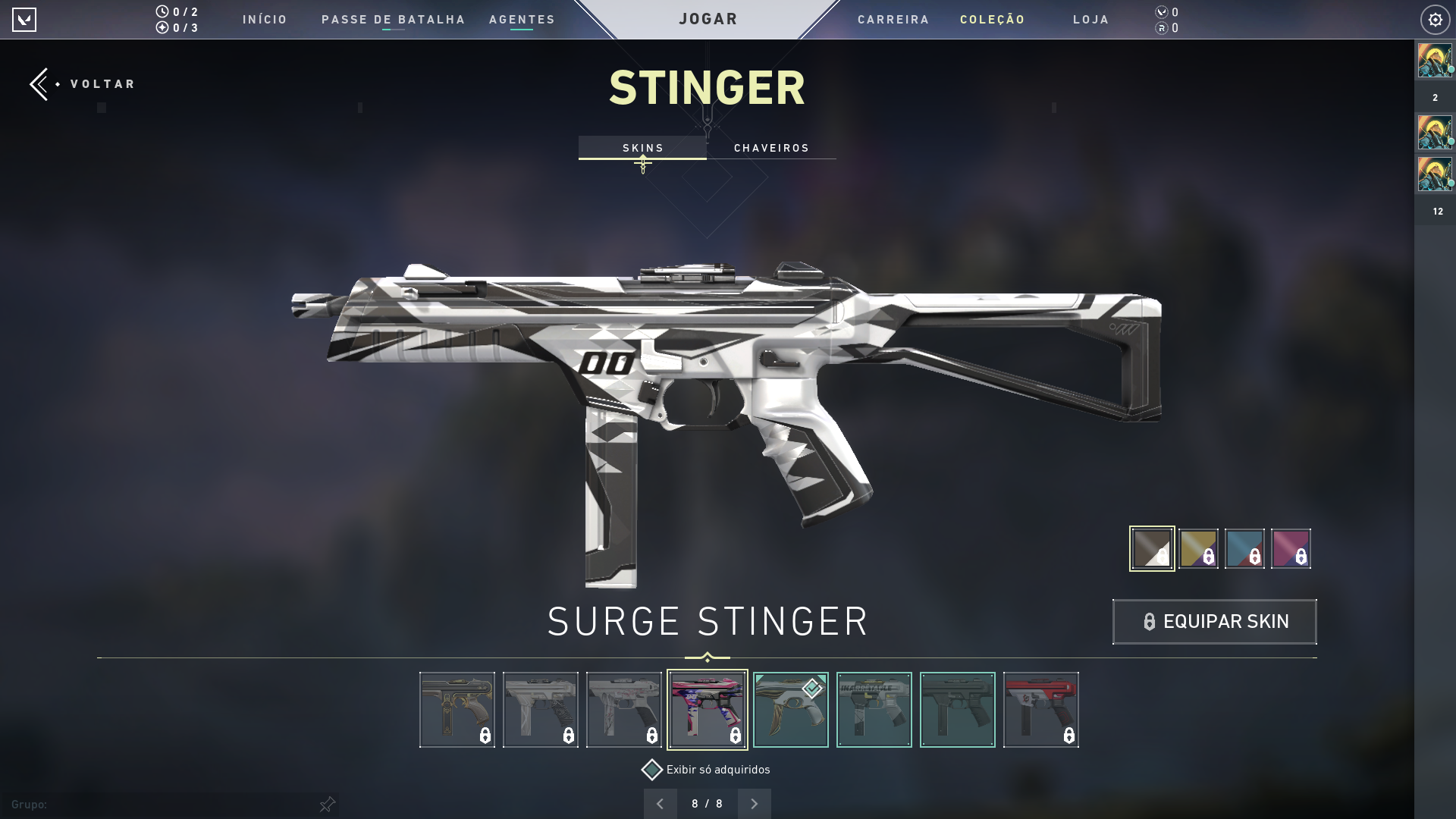Click the Radianite Points icon
1456x819 pixels.
point(1160,29)
